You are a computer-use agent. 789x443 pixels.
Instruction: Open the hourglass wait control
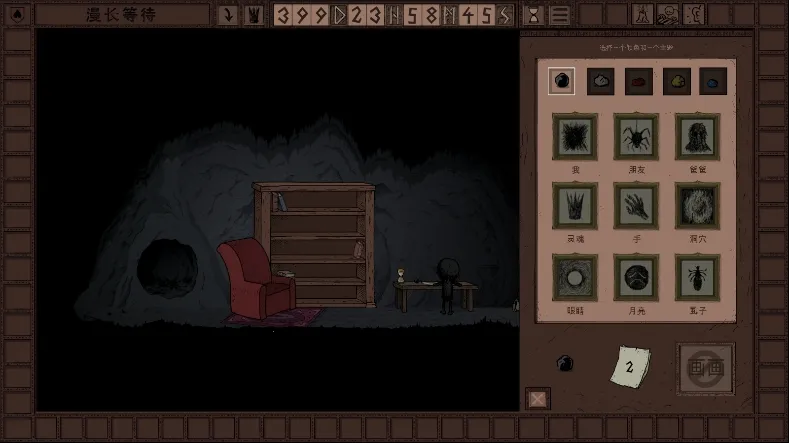[x=534, y=15]
